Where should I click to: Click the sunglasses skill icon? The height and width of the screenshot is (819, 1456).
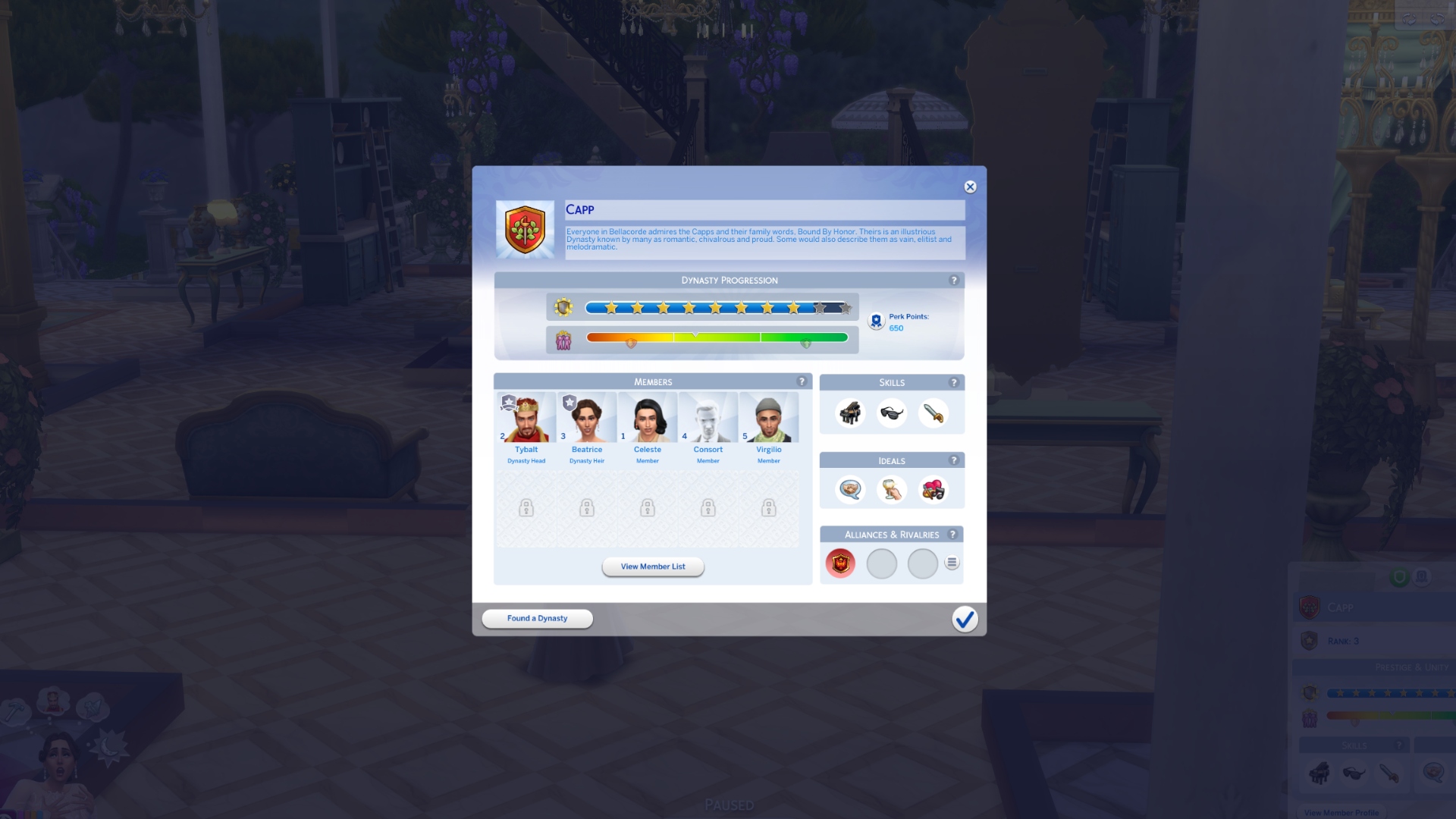click(893, 413)
